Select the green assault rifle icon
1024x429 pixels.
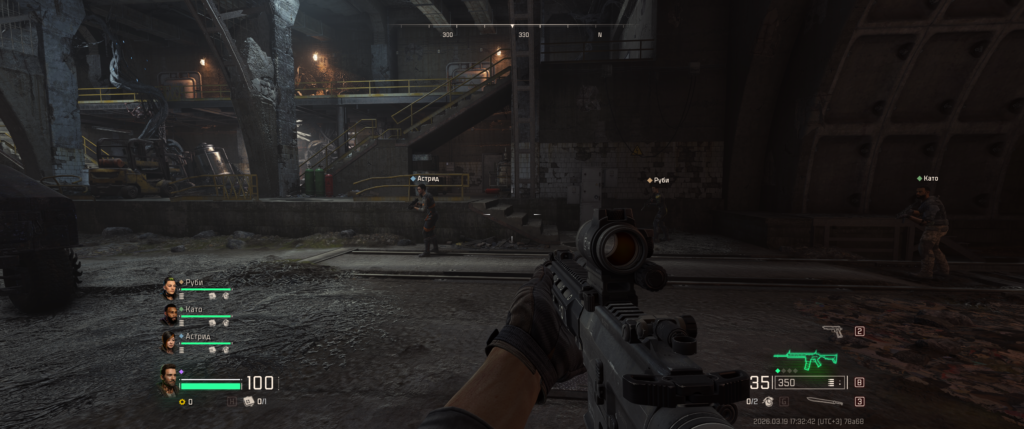tap(807, 360)
